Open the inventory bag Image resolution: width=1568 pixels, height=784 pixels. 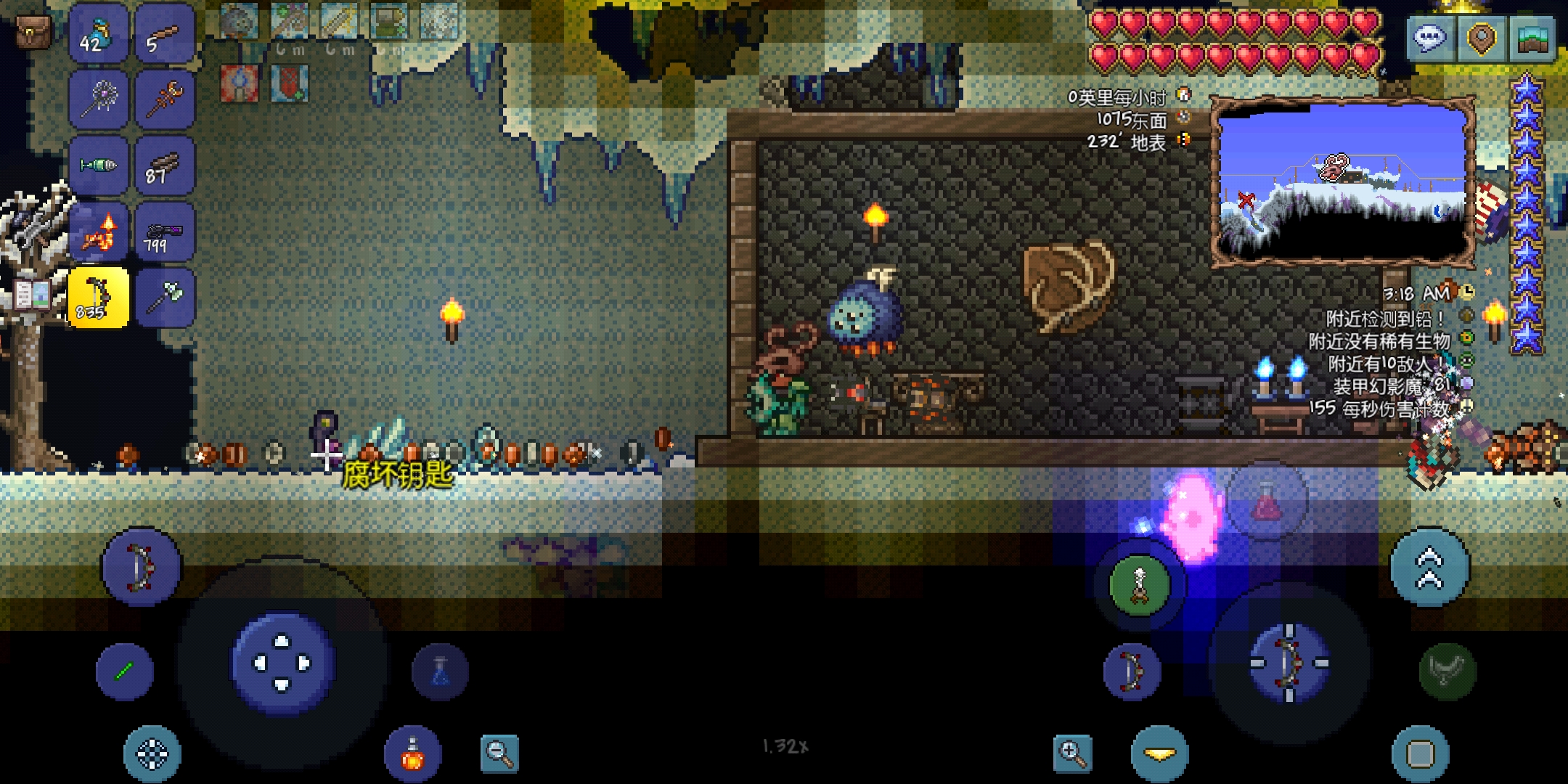pos(33,33)
